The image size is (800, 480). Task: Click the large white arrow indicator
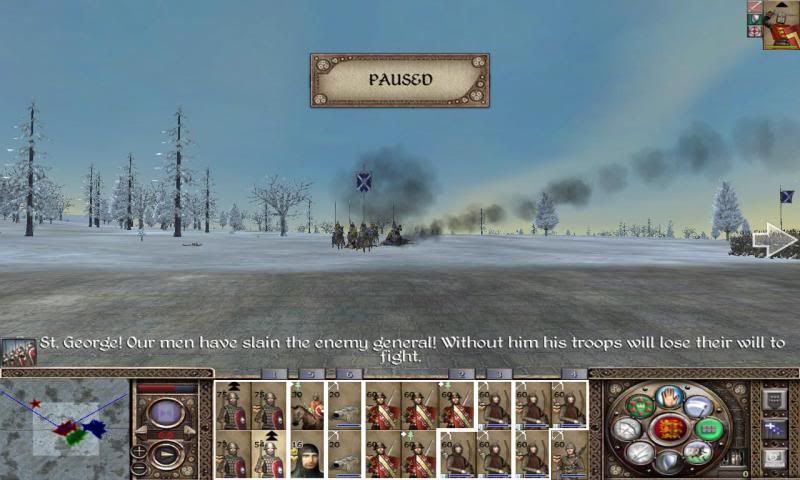pos(774,241)
